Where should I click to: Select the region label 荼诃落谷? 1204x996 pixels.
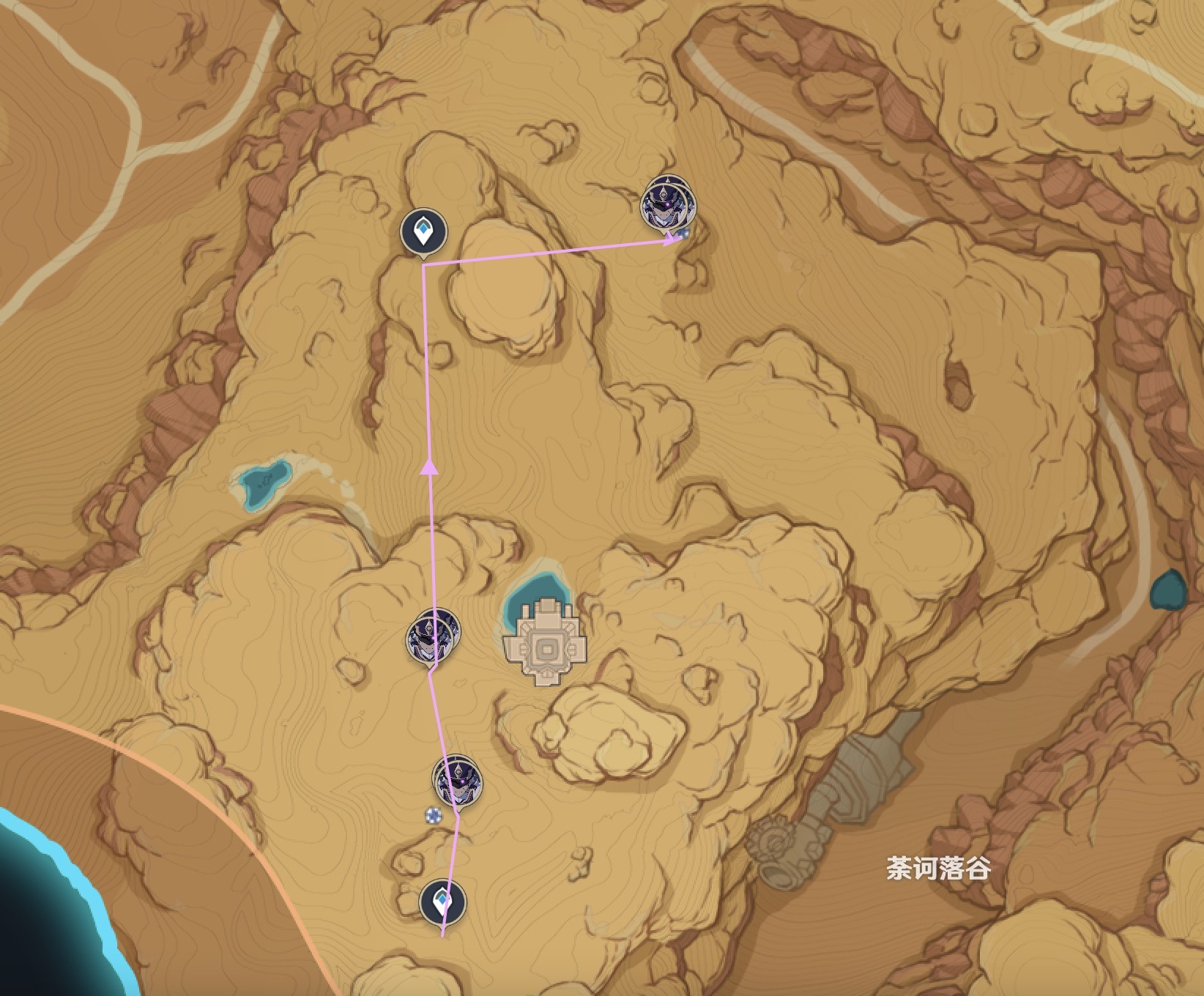(x=936, y=869)
